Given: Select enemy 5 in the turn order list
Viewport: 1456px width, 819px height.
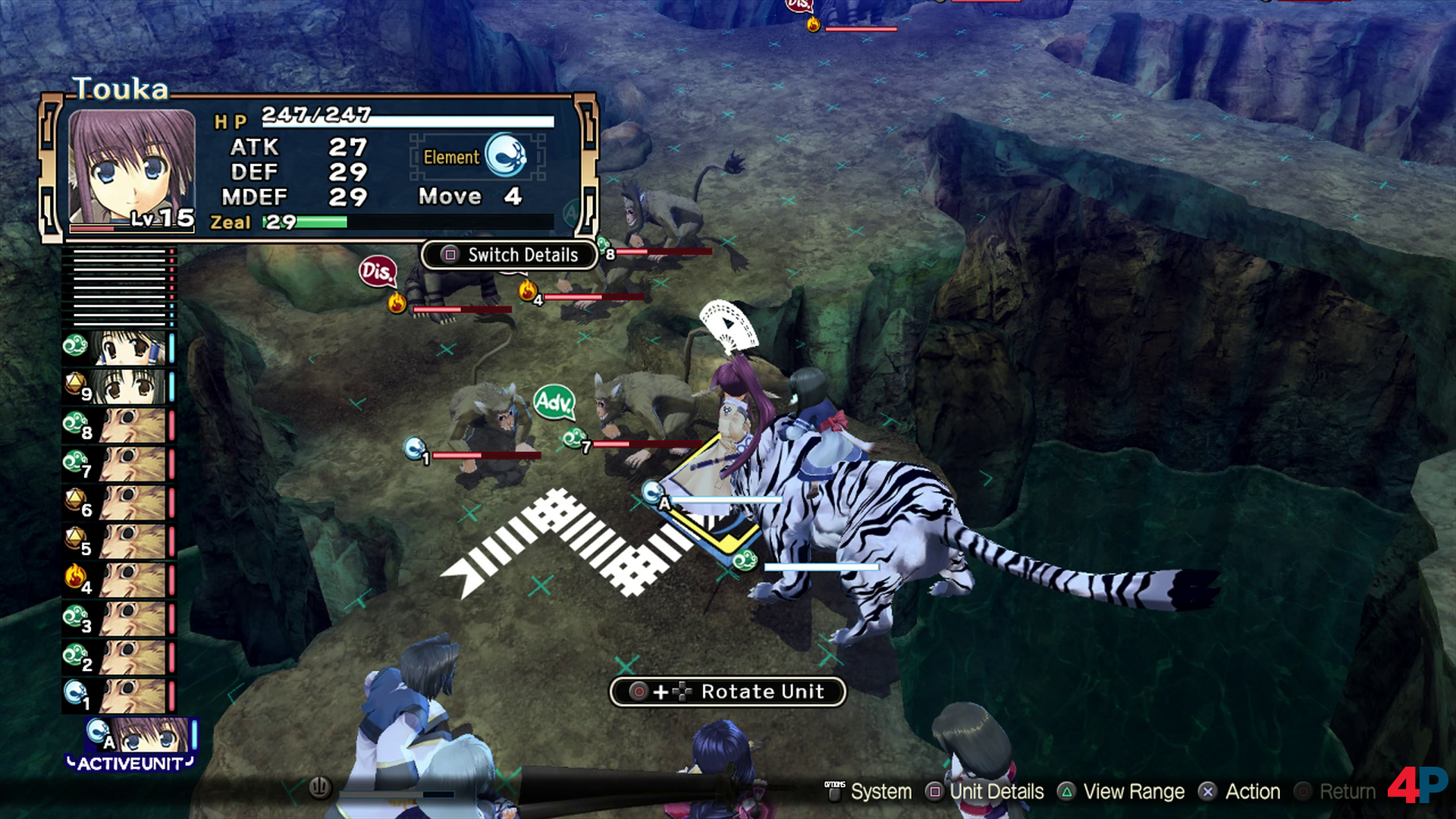Looking at the screenshot, I should (133, 541).
